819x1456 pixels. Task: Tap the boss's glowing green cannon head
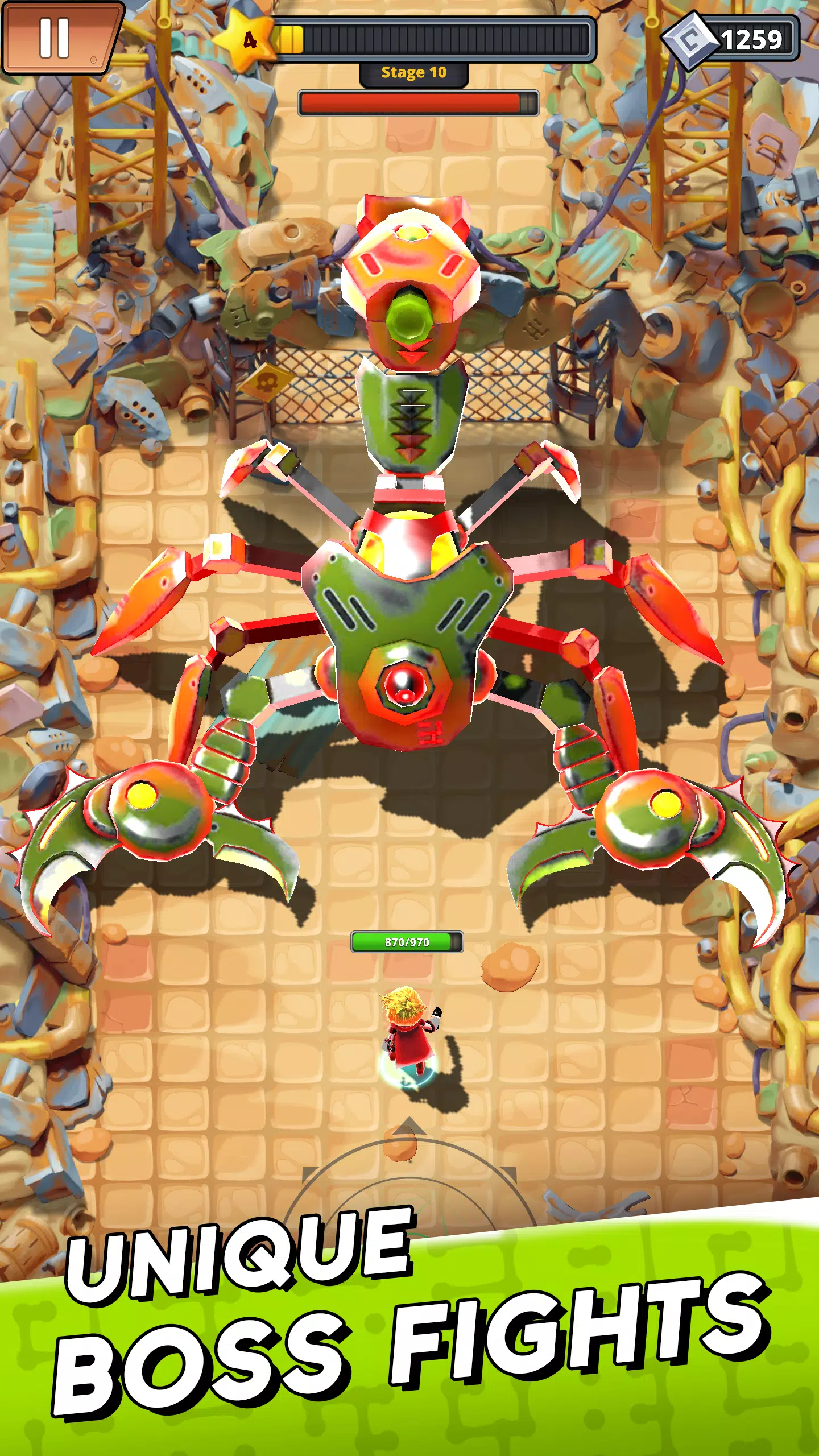pyautogui.click(x=411, y=318)
